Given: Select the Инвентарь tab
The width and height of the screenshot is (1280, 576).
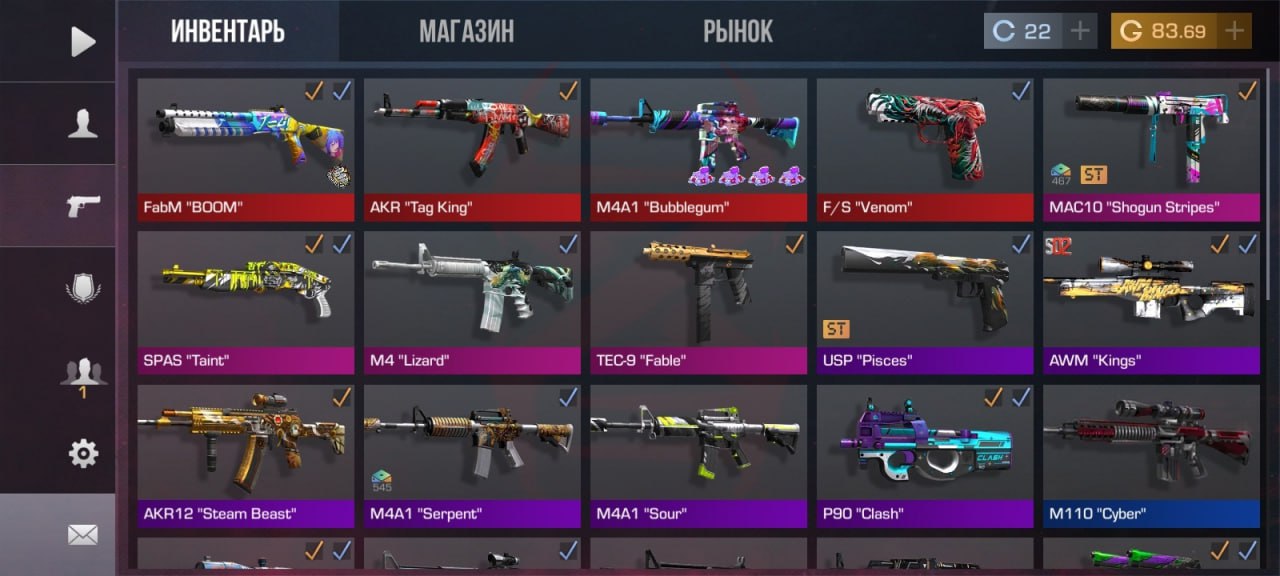Looking at the screenshot, I should [x=227, y=31].
